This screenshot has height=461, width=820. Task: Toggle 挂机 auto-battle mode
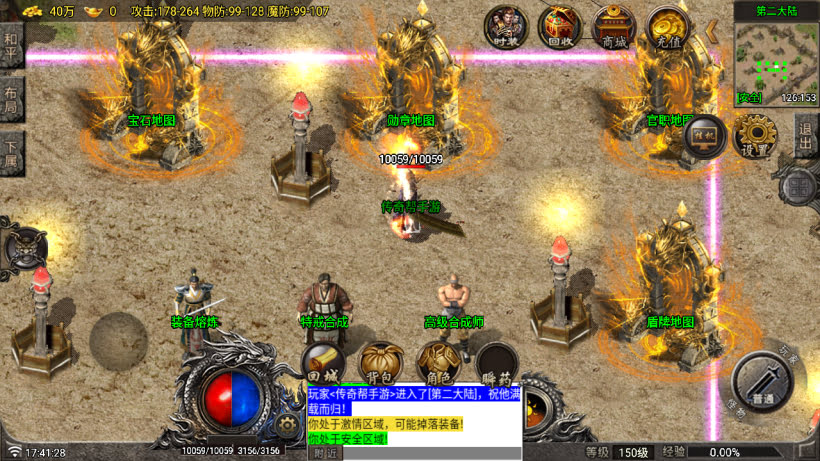point(703,135)
